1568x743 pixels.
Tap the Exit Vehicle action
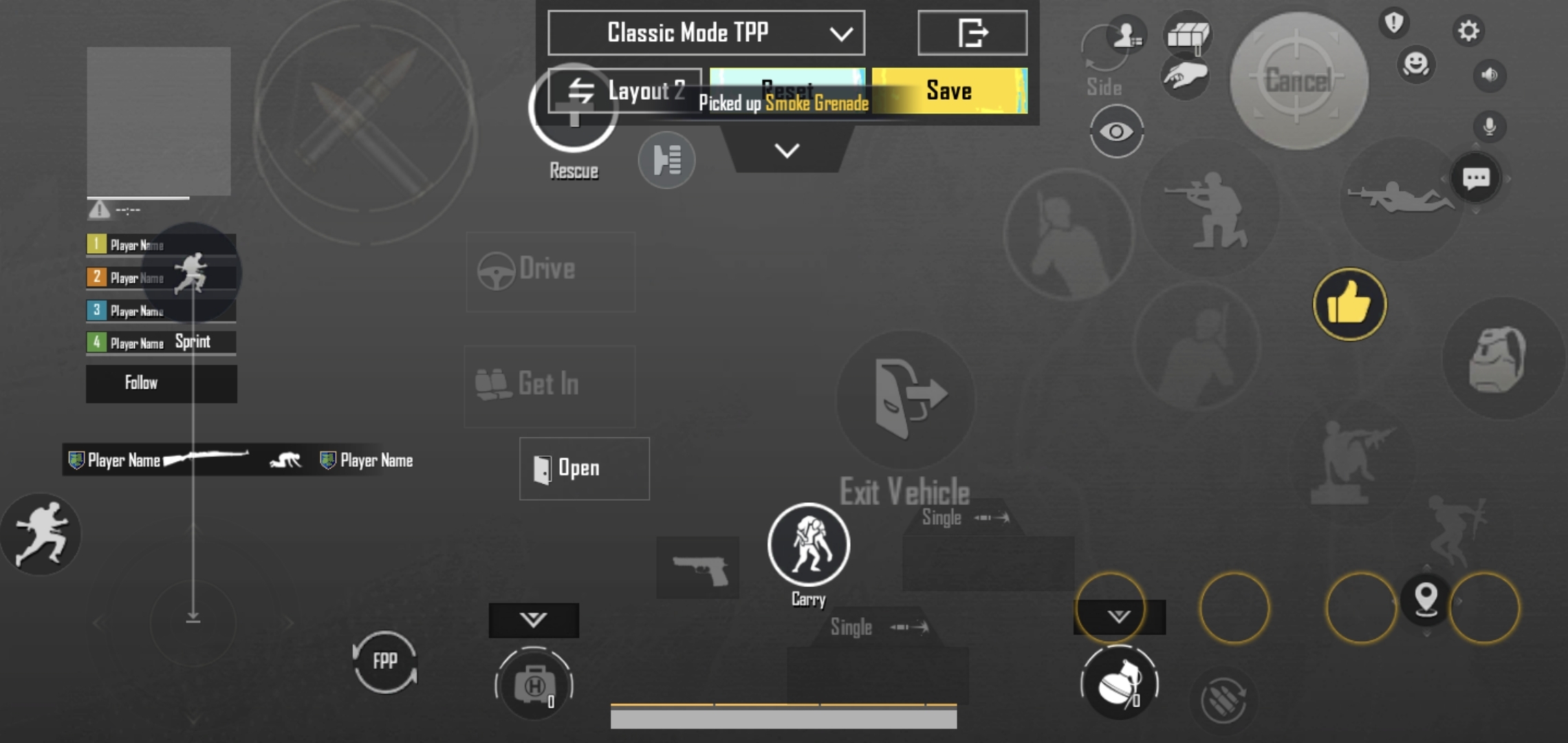tap(905, 399)
